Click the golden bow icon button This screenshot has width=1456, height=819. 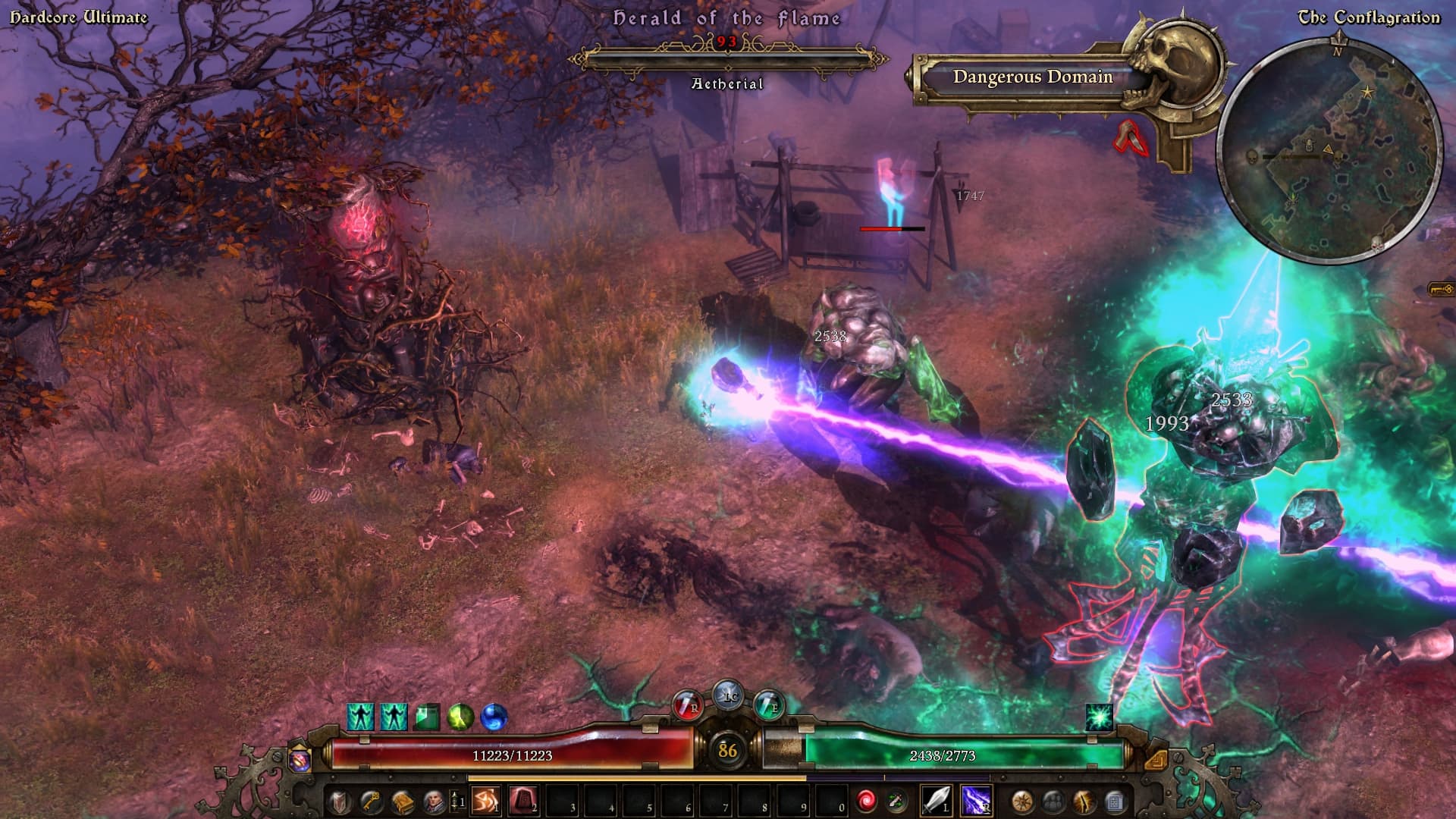click(x=1084, y=802)
